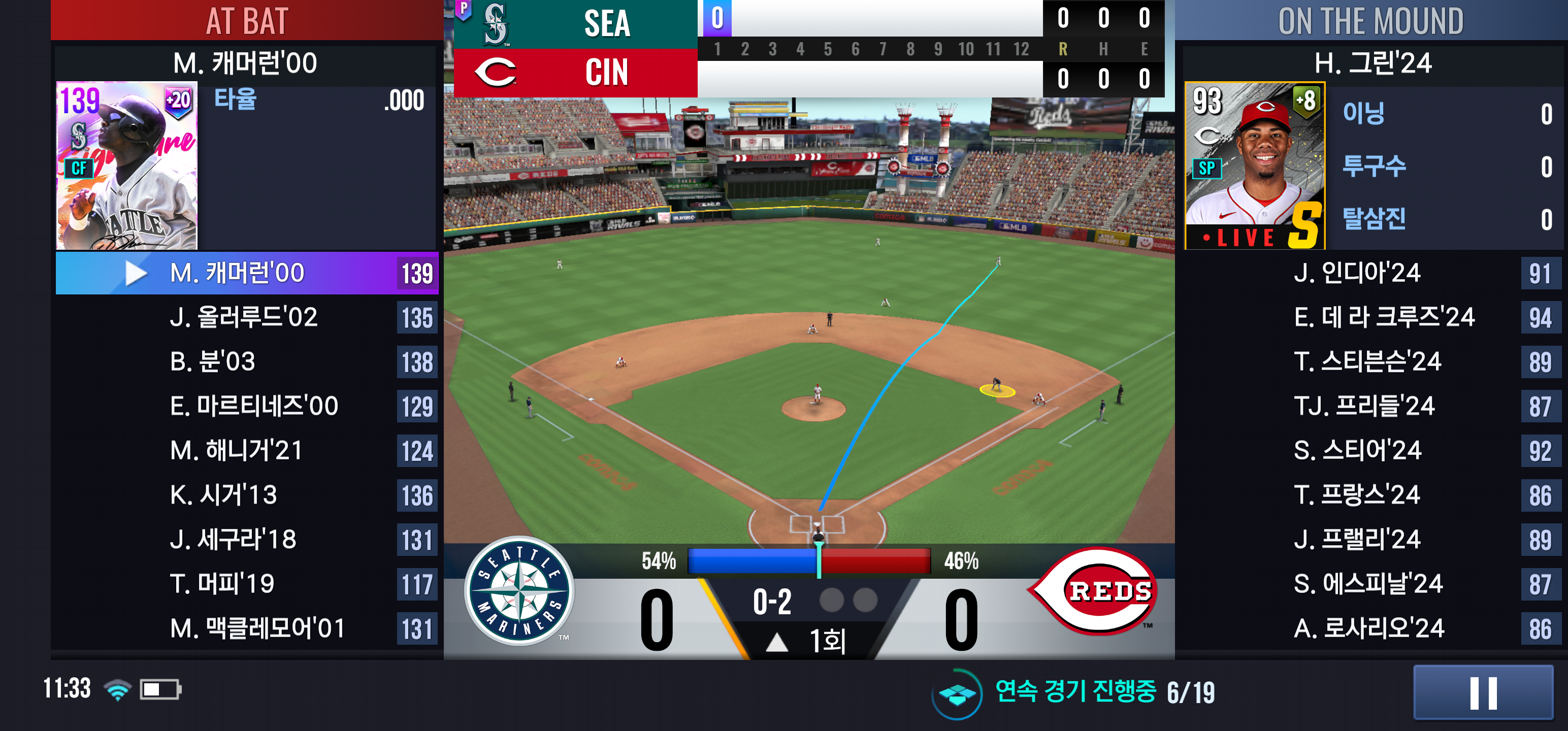Image resolution: width=1568 pixels, height=731 pixels.
Task: Choose E. 데 라 크루즈'24 roster row
Action: [x=1369, y=318]
